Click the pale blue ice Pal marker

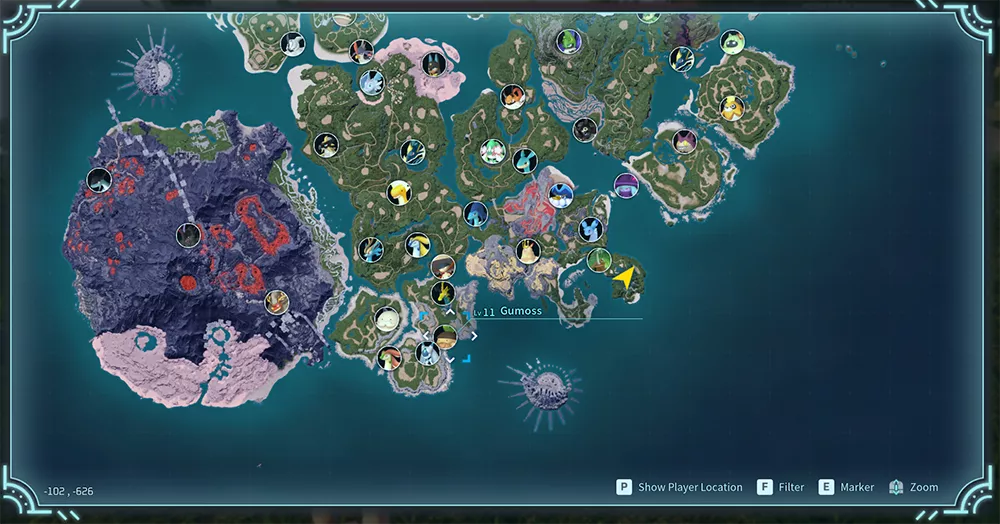(372, 82)
